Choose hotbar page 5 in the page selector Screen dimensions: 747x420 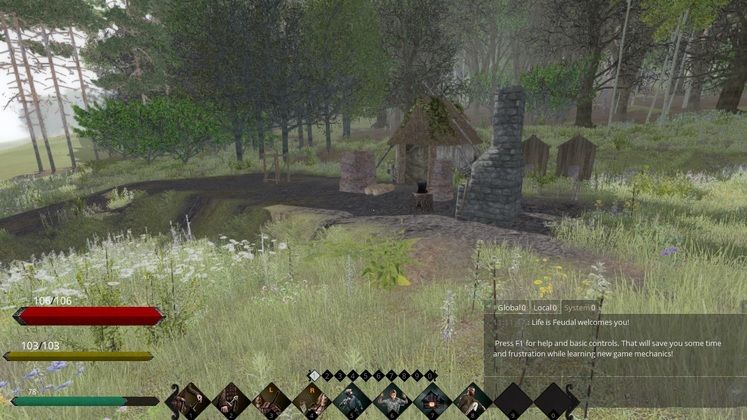tap(366, 376)
